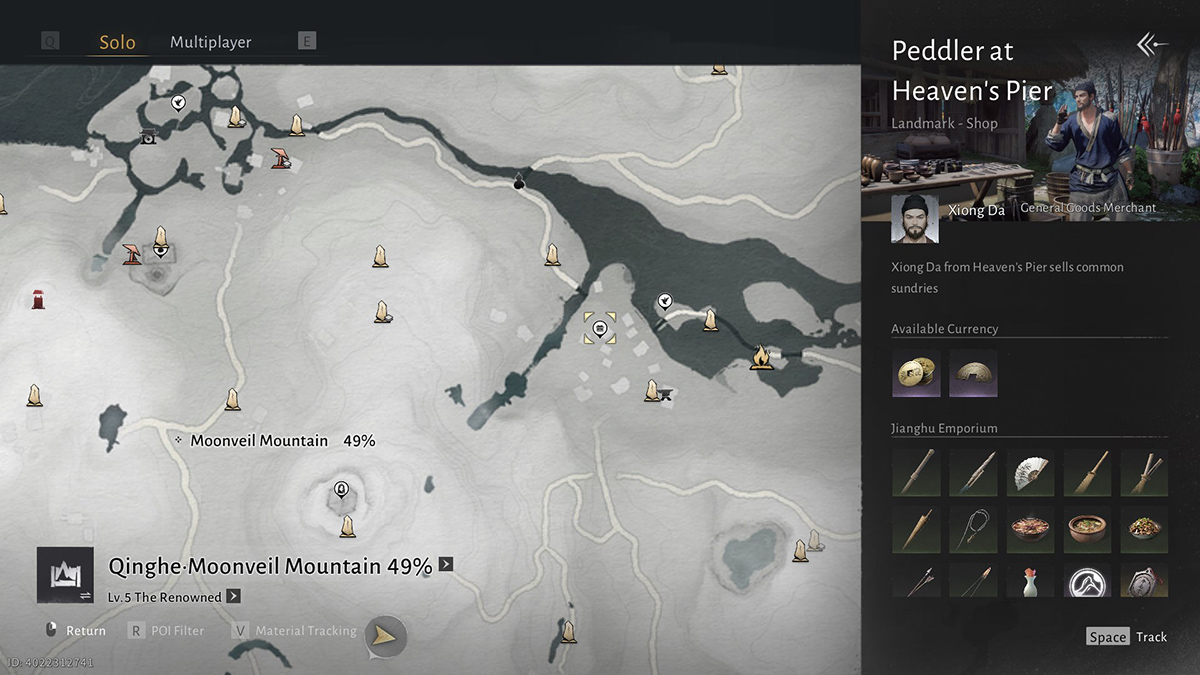Pick the coiled rope item in the shop
Screen dimensions: 1200x675
click(973, 529)
